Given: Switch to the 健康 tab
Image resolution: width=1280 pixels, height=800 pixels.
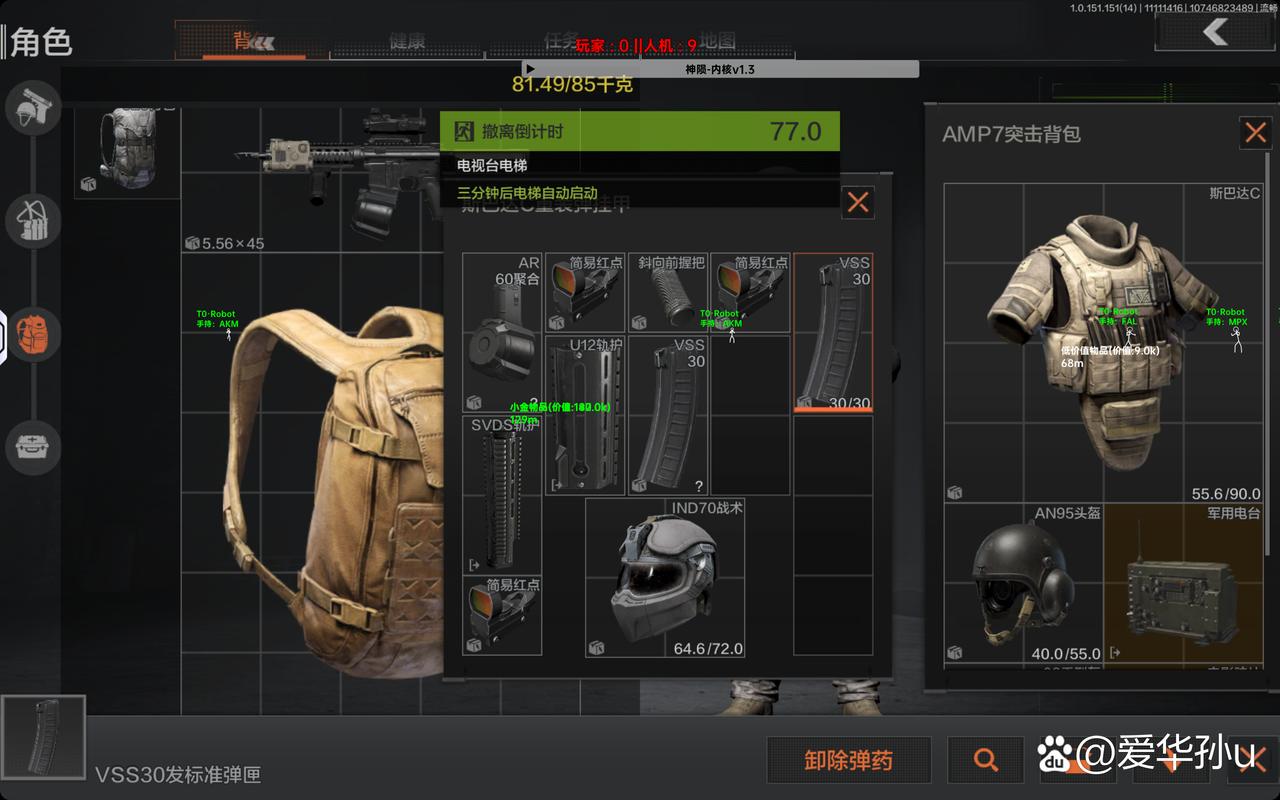Looking at the screenshot, I should click(407, 42).
